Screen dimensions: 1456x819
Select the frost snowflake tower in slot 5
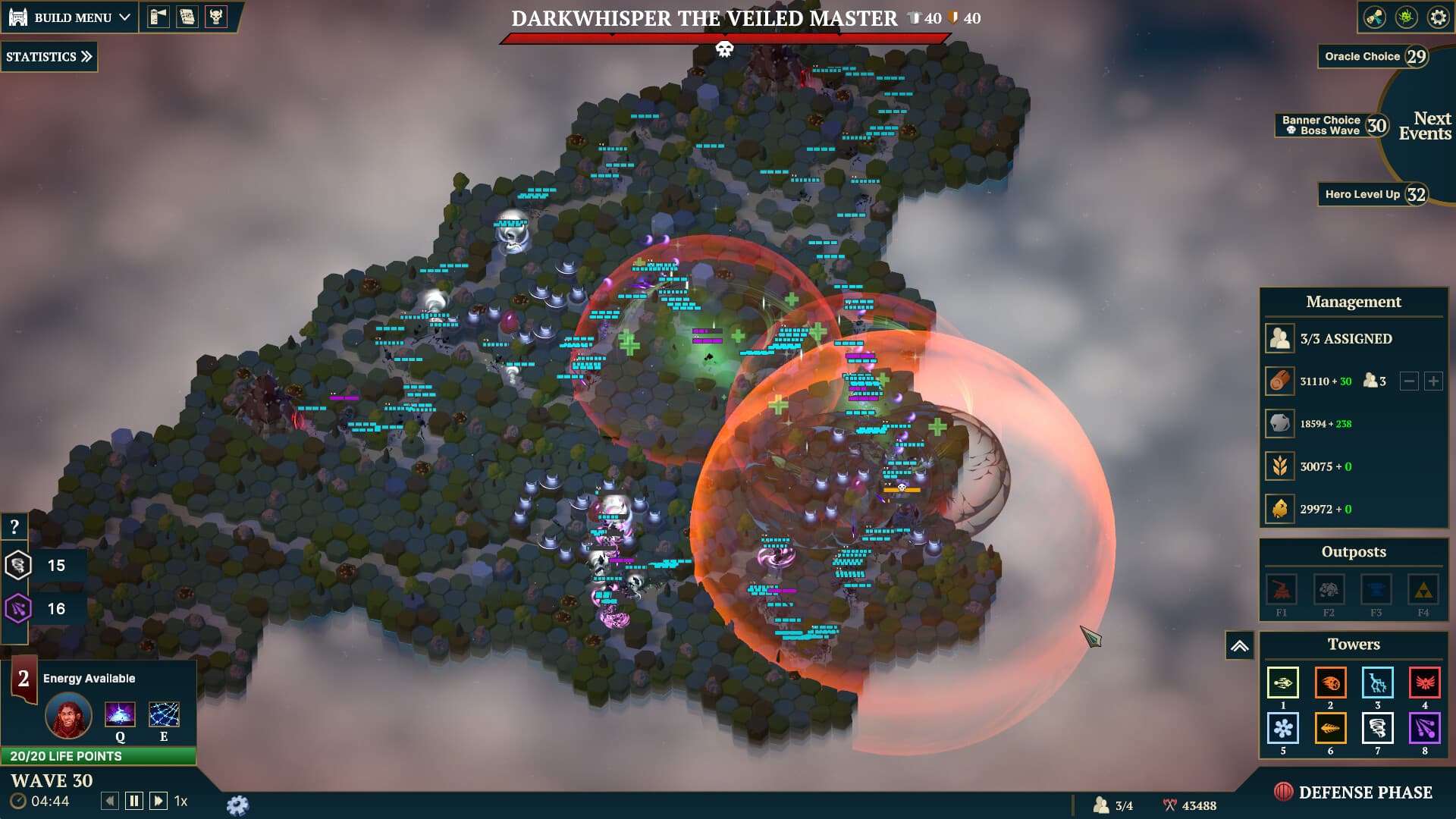pos(1282,728)
